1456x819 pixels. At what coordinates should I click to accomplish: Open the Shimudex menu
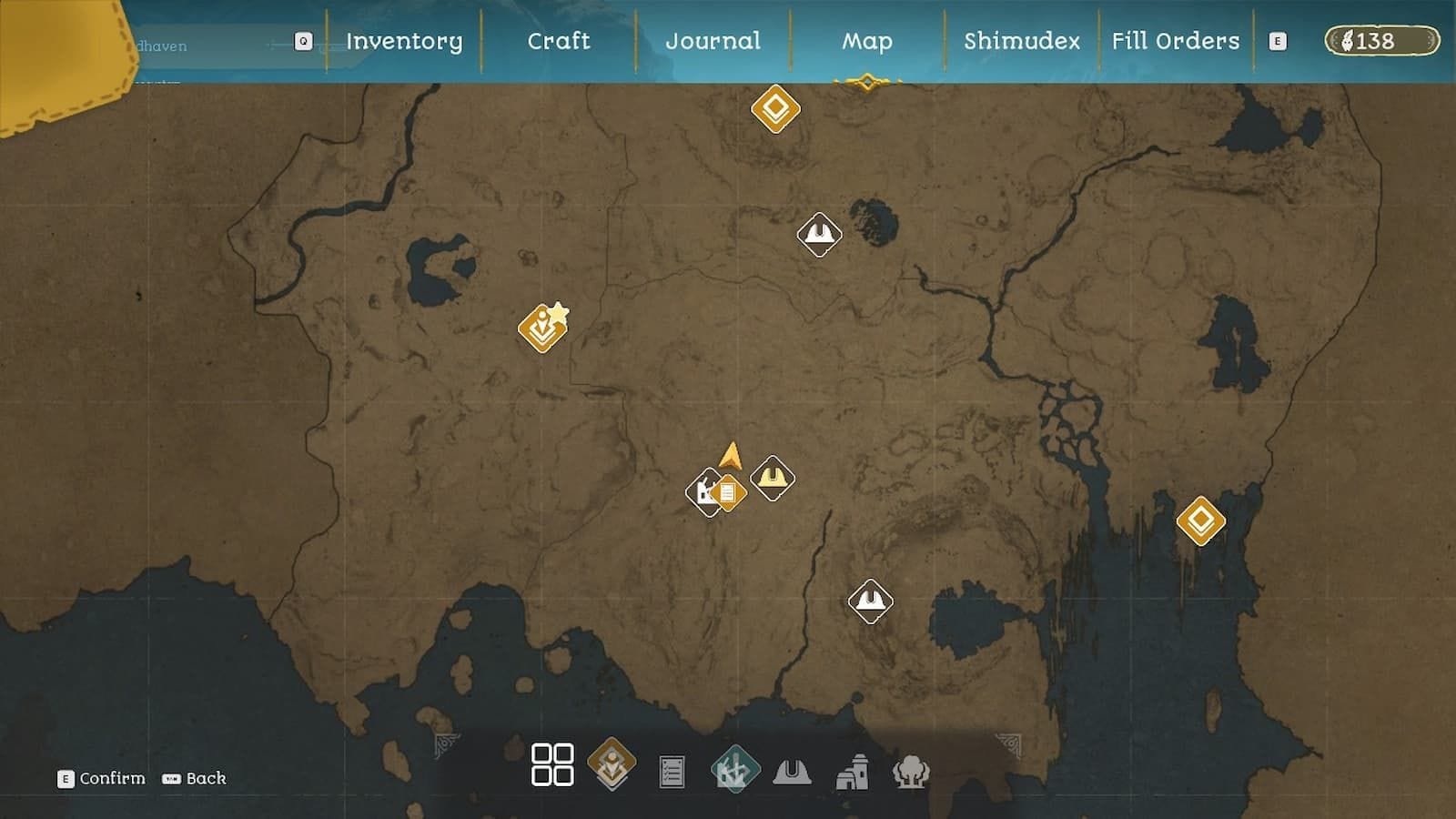click(1022, 41)
